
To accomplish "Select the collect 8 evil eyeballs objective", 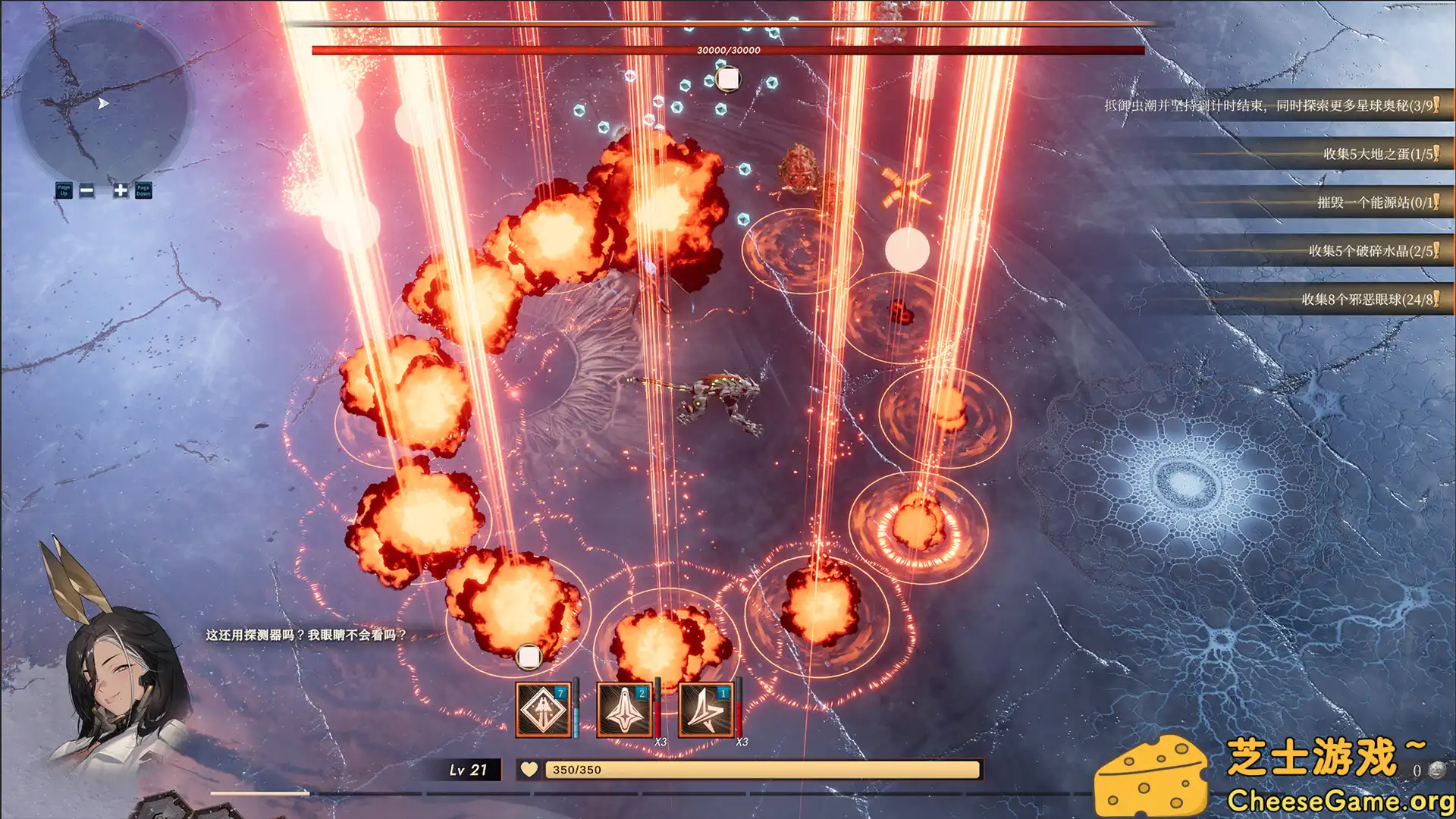I will (x=1368, y=300).
